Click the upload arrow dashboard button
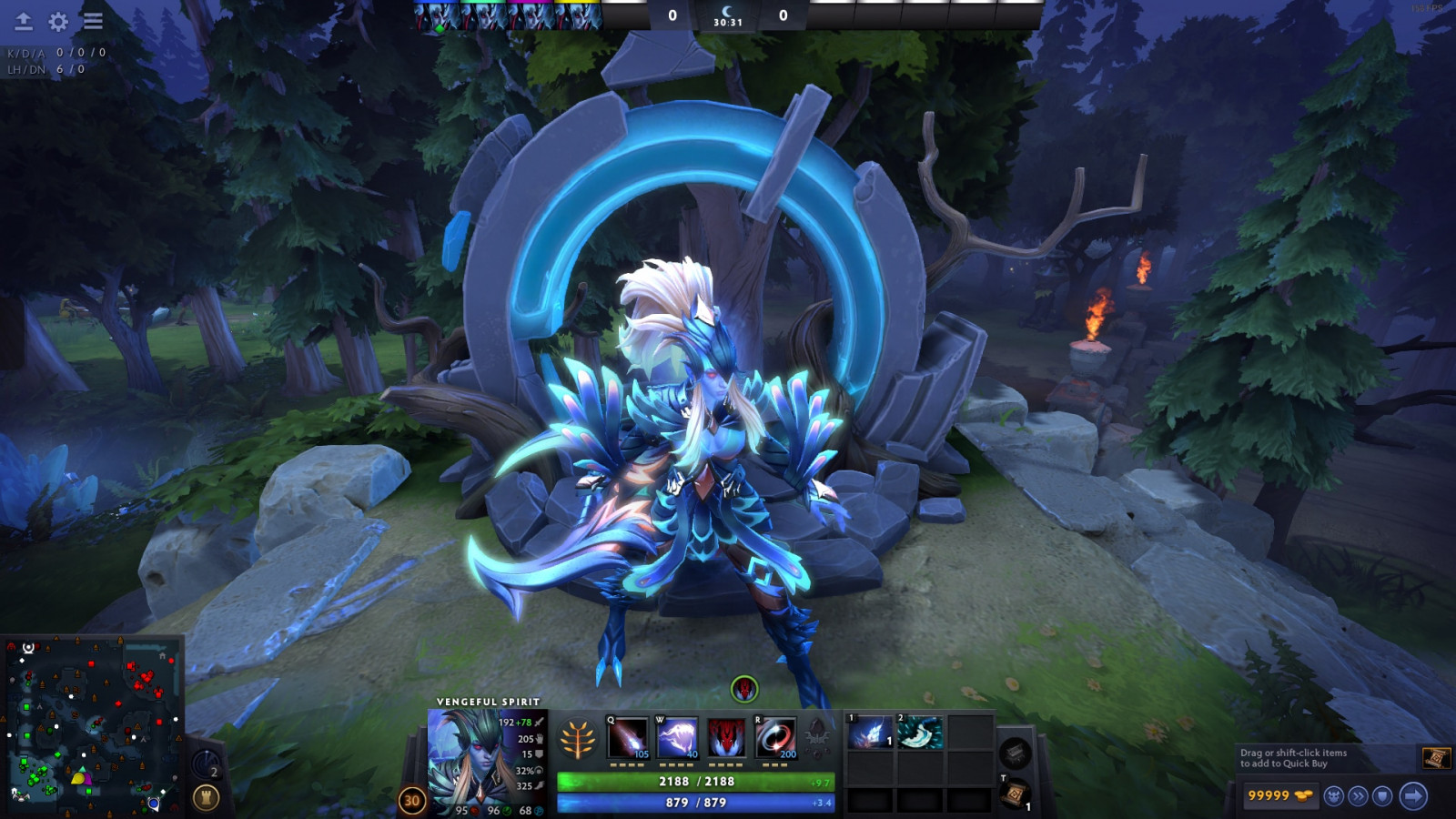The height and width of the screenshot is (819, 1456). click(24, 21)
